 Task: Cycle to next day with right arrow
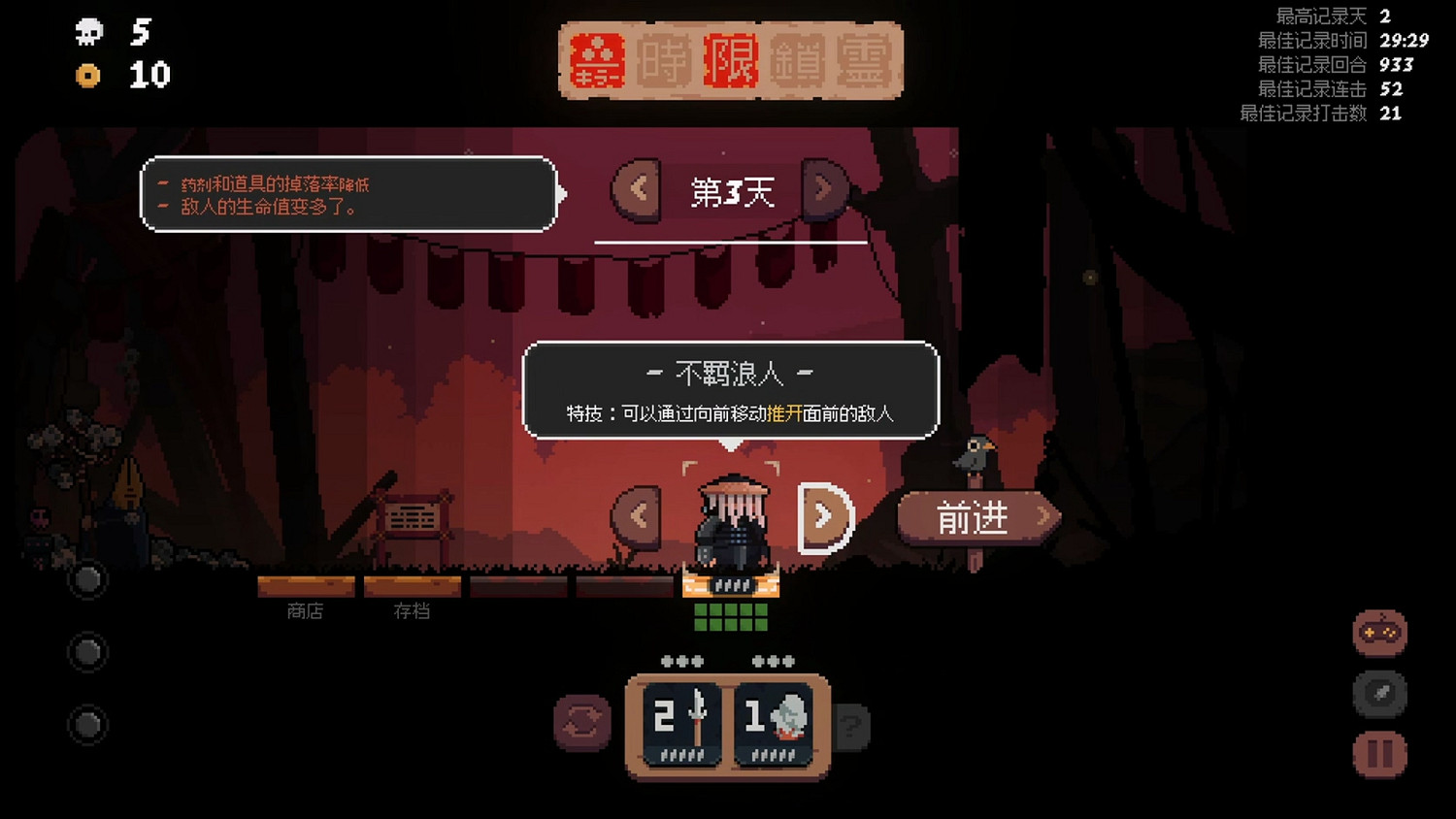(x=824, y=189)
